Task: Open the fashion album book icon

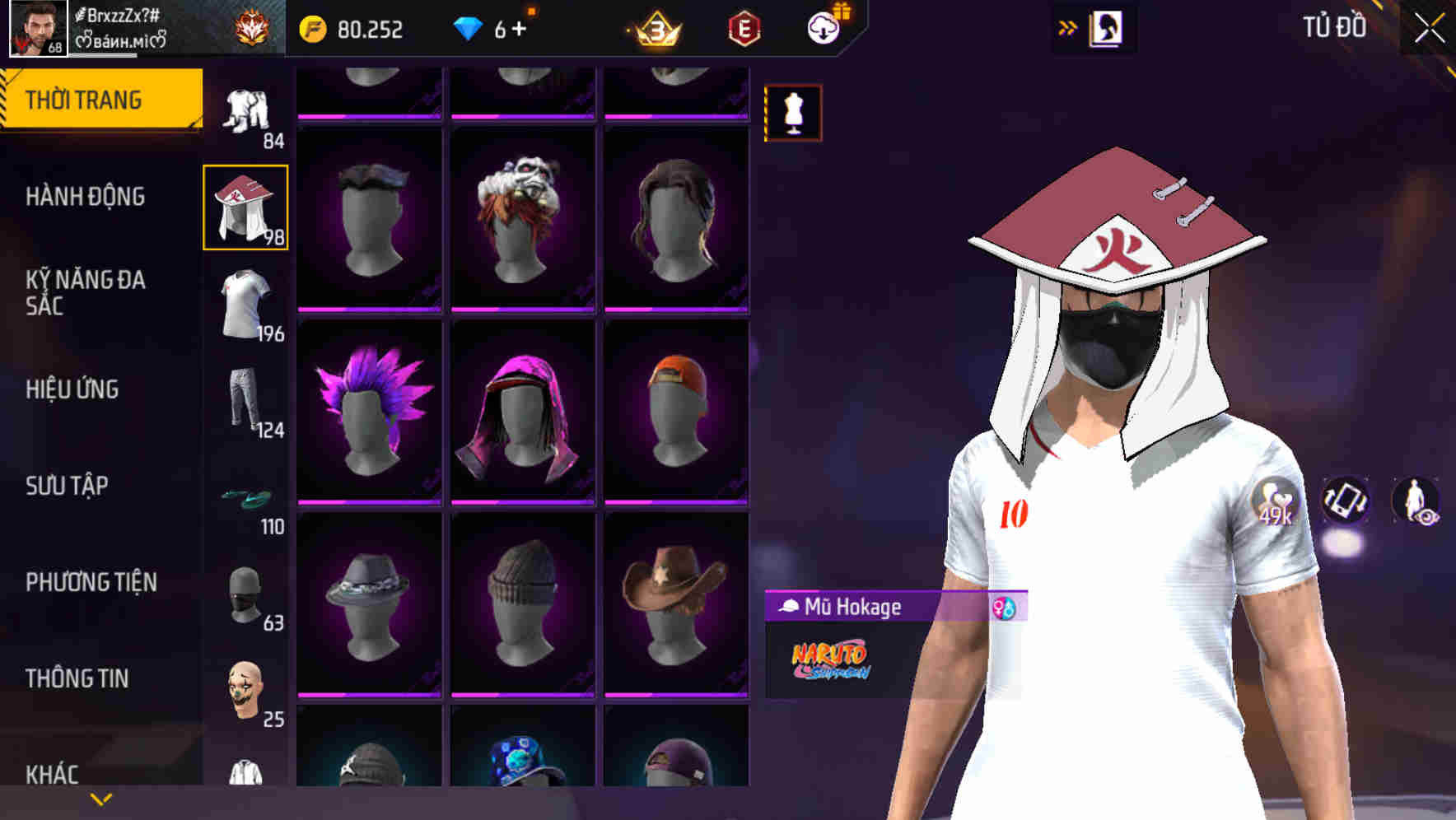Action: (1106, 27)
